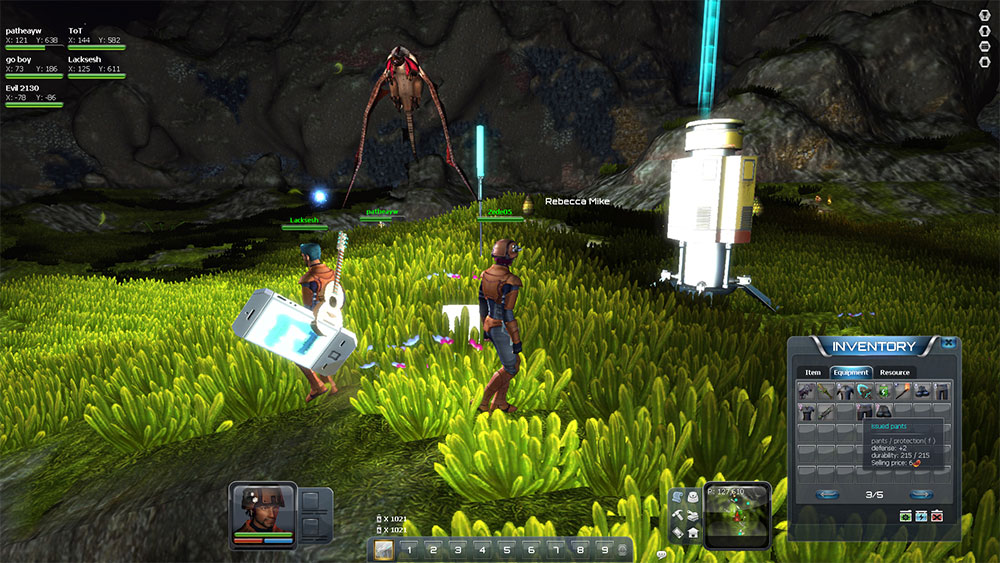Switch to the Item tab
Screen dimensions: 1000x563
pyautogui.click(x=812, y=373)
